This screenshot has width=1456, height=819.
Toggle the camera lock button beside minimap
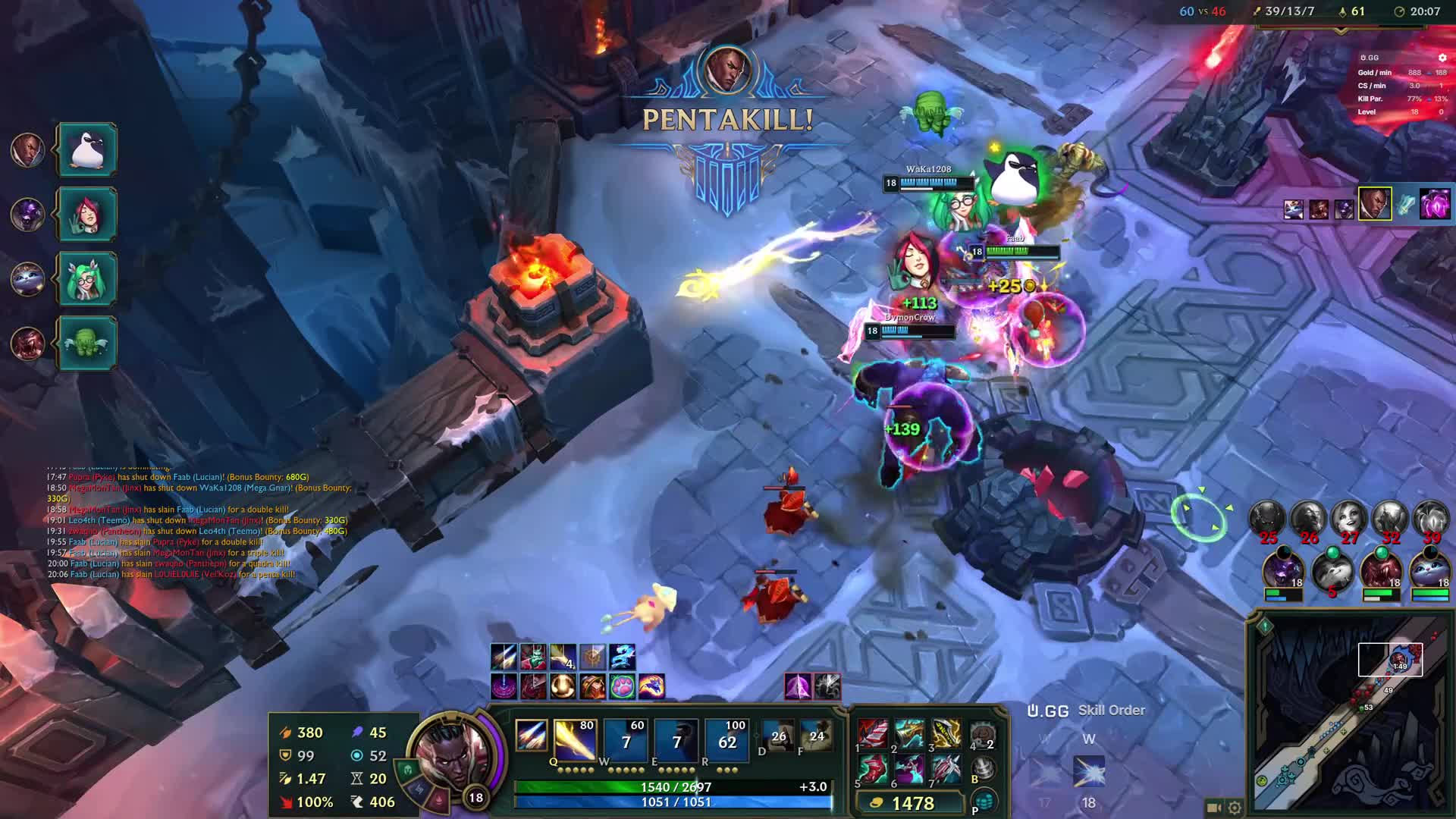coord(1213,808)
